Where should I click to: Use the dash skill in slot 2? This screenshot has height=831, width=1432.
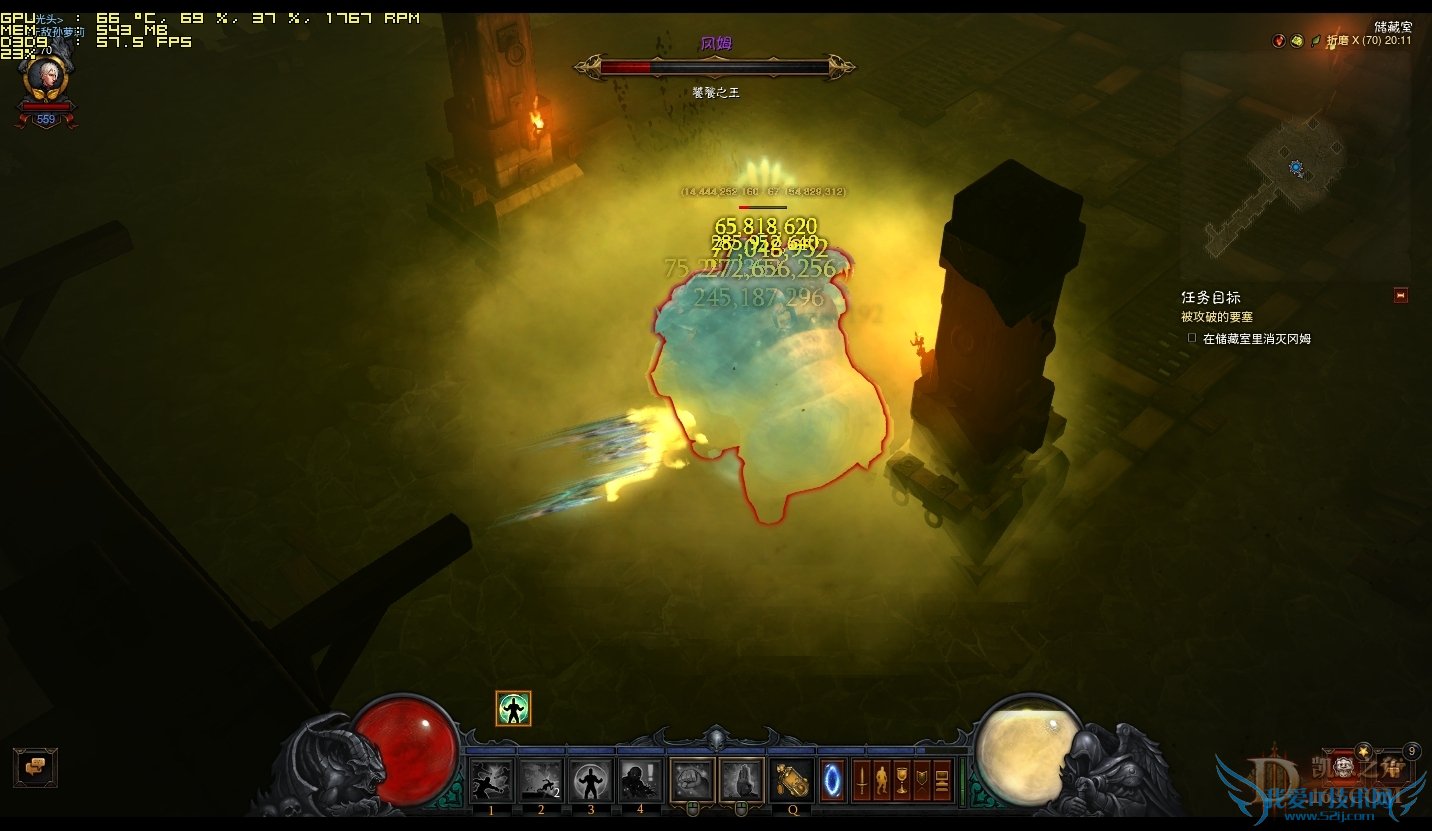pos(541,781)
